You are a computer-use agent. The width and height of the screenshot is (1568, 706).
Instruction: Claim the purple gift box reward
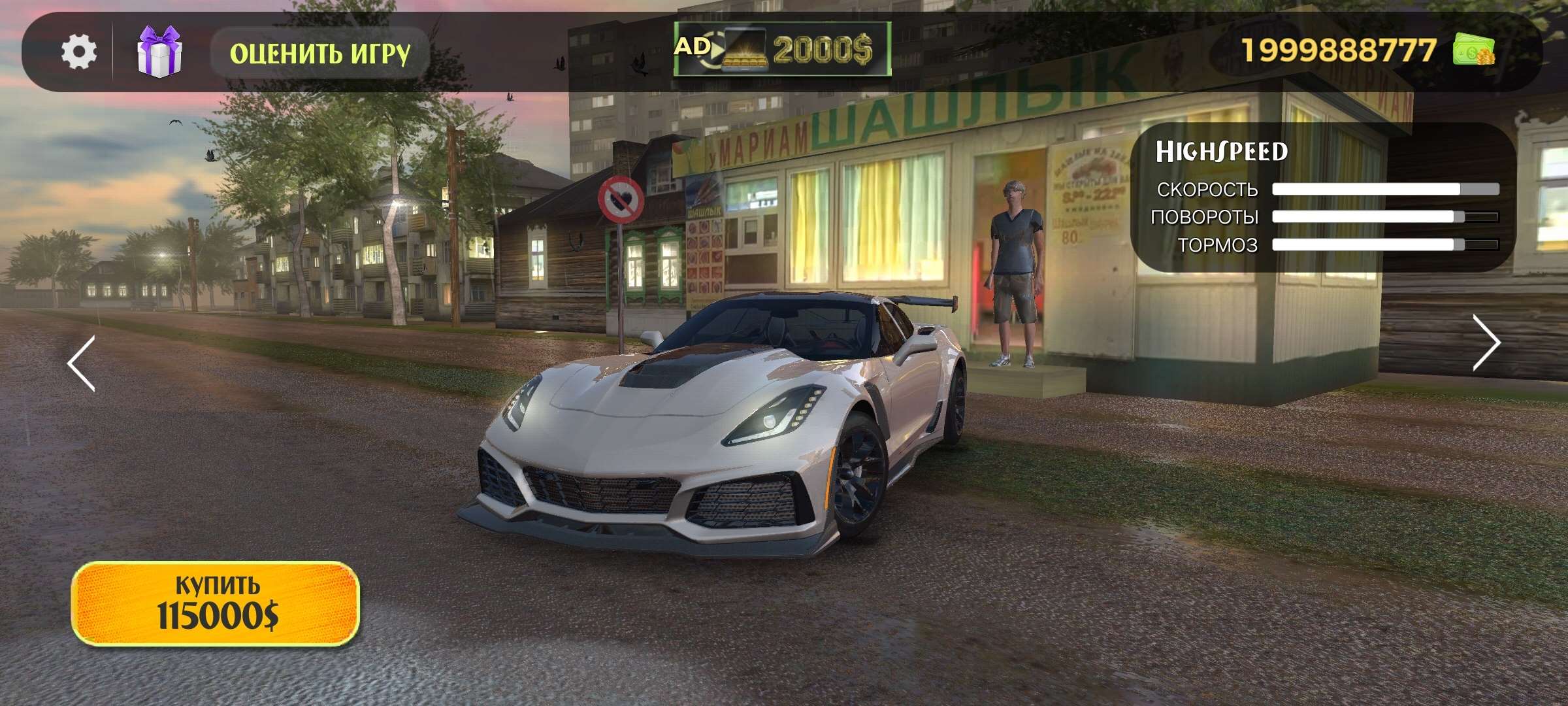tap(159, 52)
